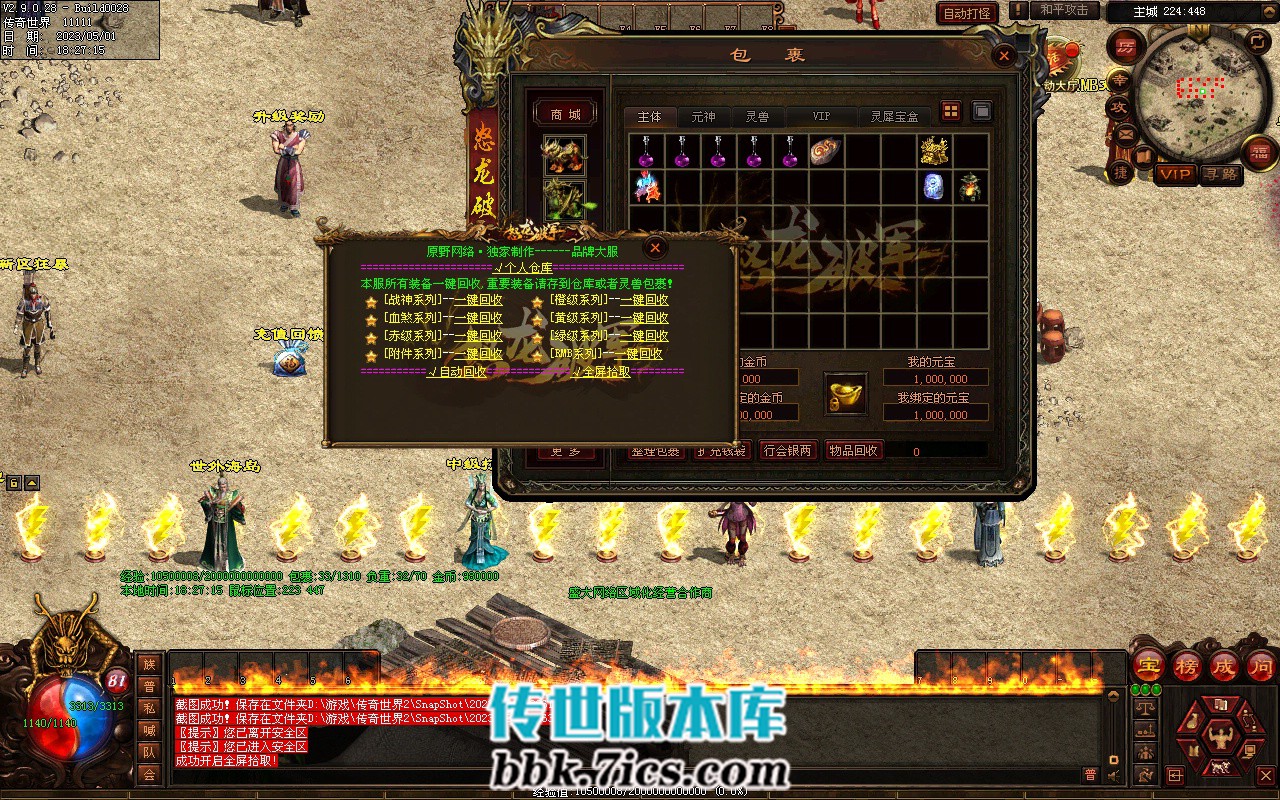Viewport: 1280px width, 800px height.
Task: Switch to the 元神 bag tab
Action: click(x=704, y=117)
